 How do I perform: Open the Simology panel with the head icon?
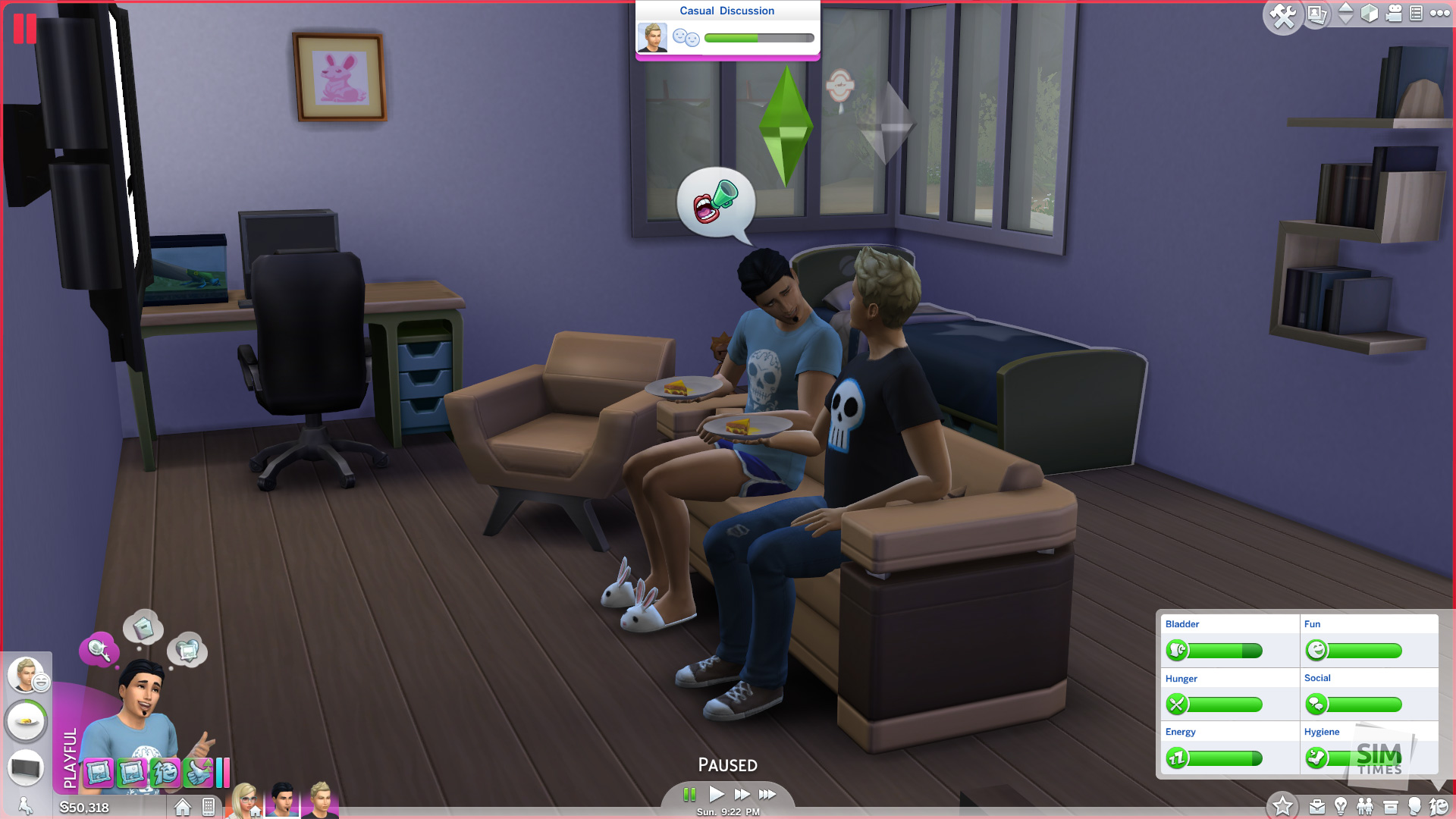click(x=1417, y=806)
